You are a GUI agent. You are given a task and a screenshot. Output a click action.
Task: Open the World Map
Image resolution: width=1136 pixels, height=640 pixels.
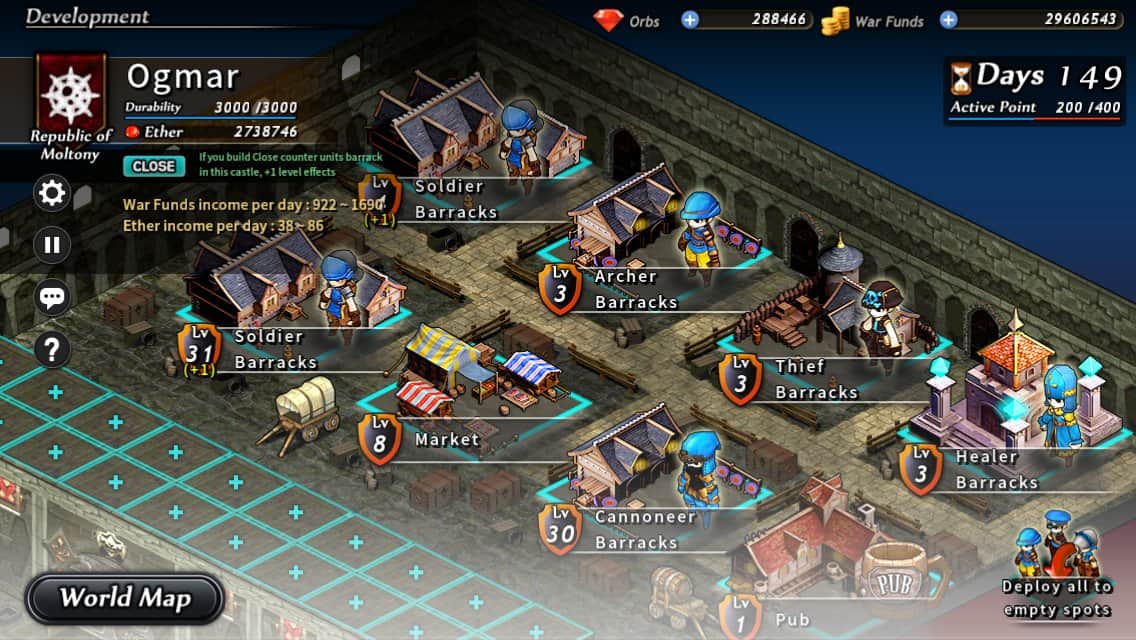click(x=124, y=598)
